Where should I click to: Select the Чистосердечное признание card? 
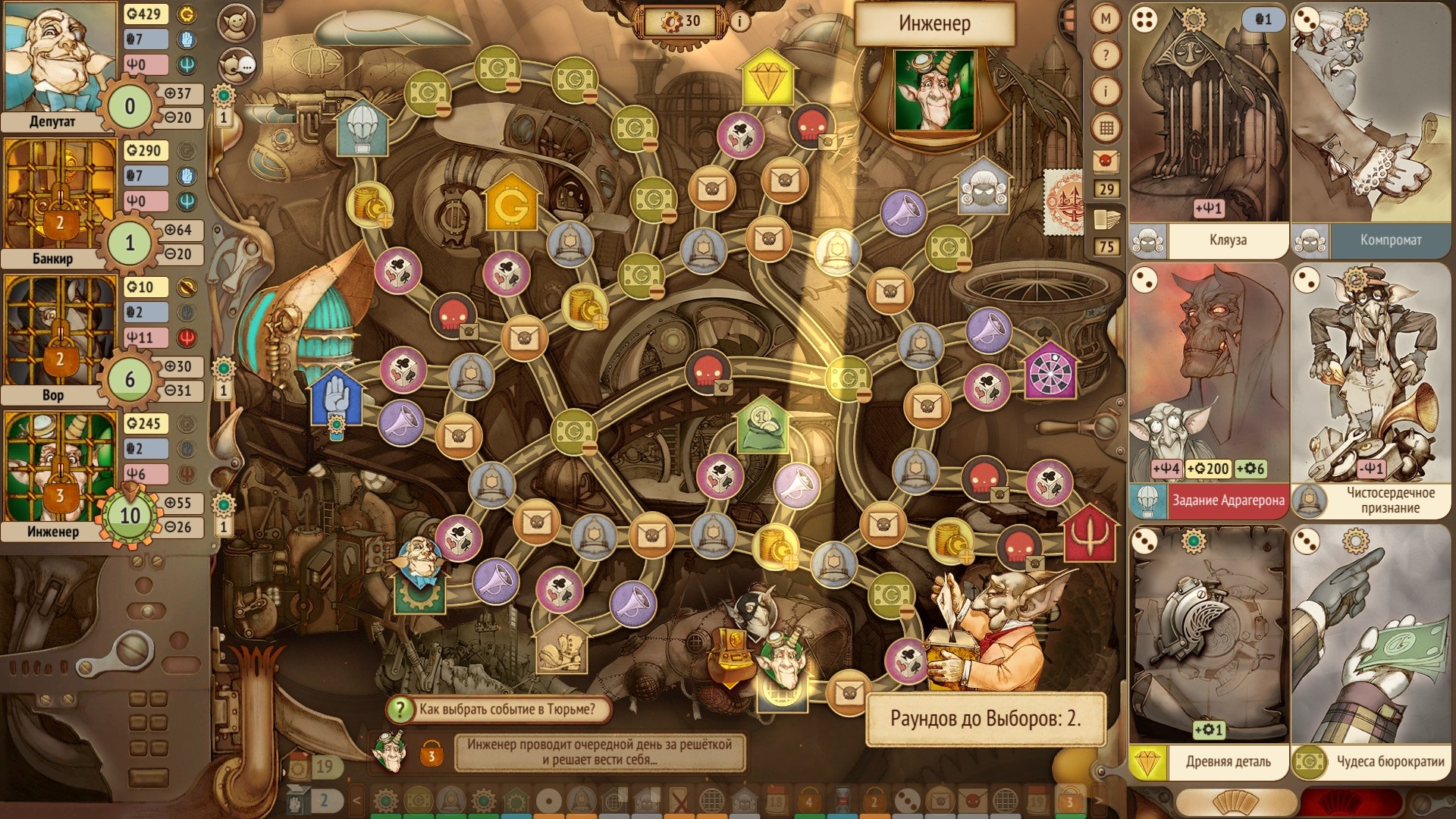1371,387
